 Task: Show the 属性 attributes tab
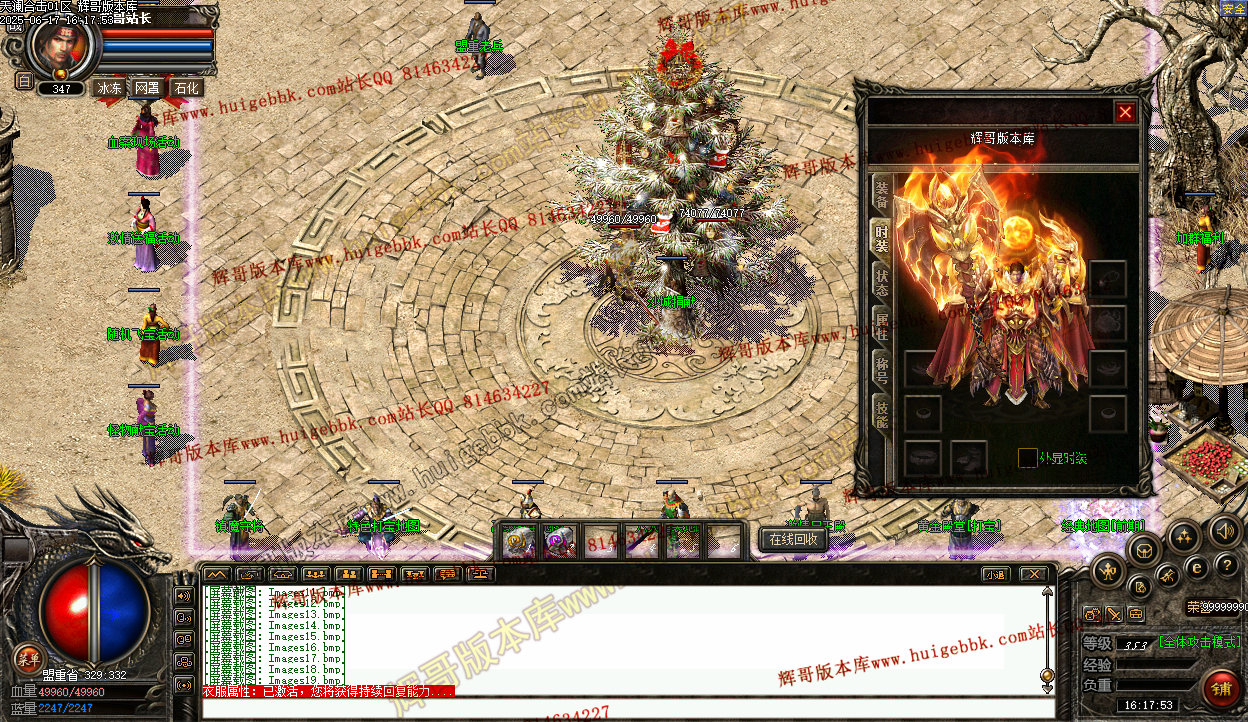[x=881, y=325]
